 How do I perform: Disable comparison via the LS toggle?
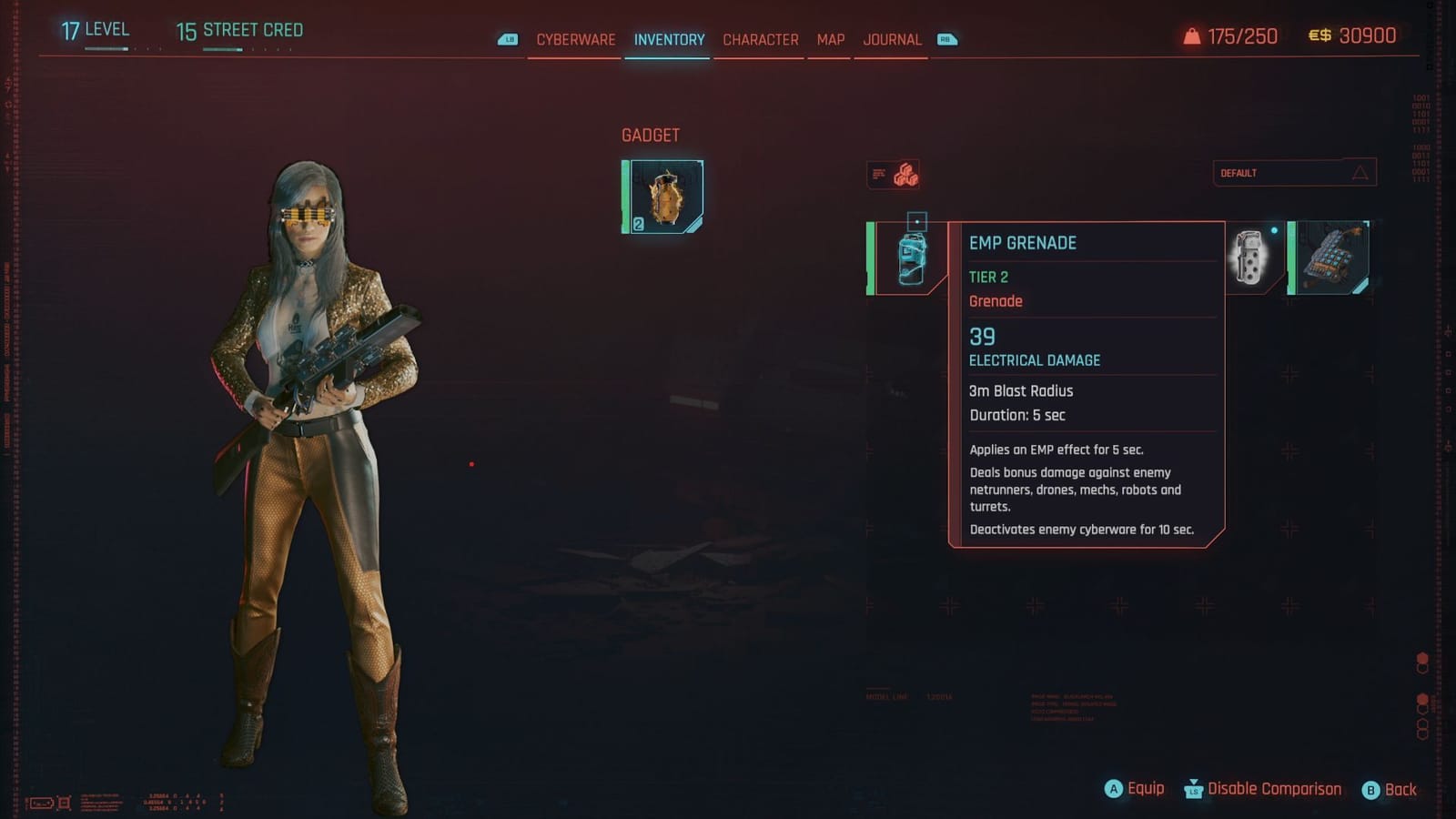(1192, 788)
